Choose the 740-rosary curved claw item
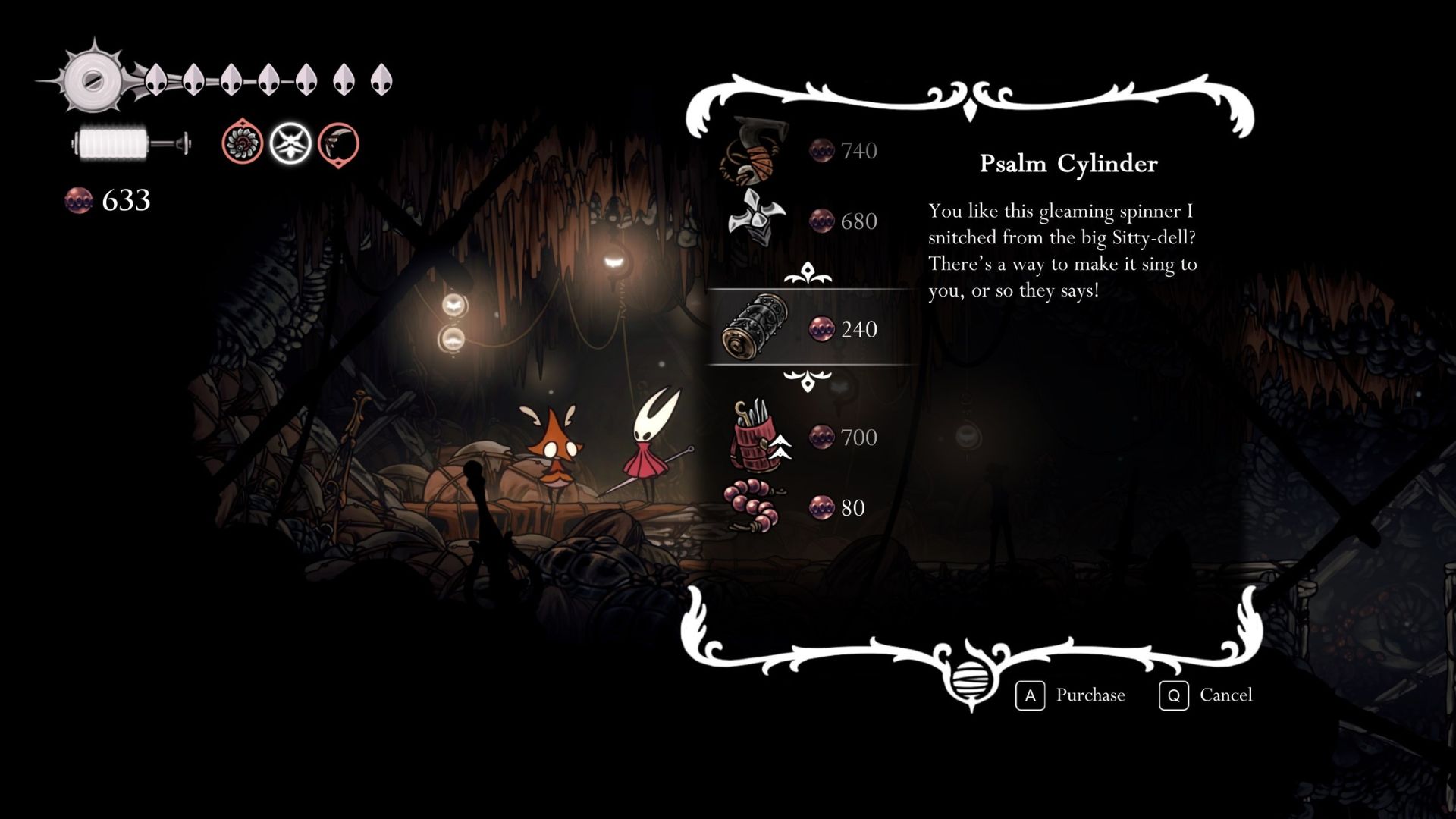1456x819 pixels. pos(755,152)
